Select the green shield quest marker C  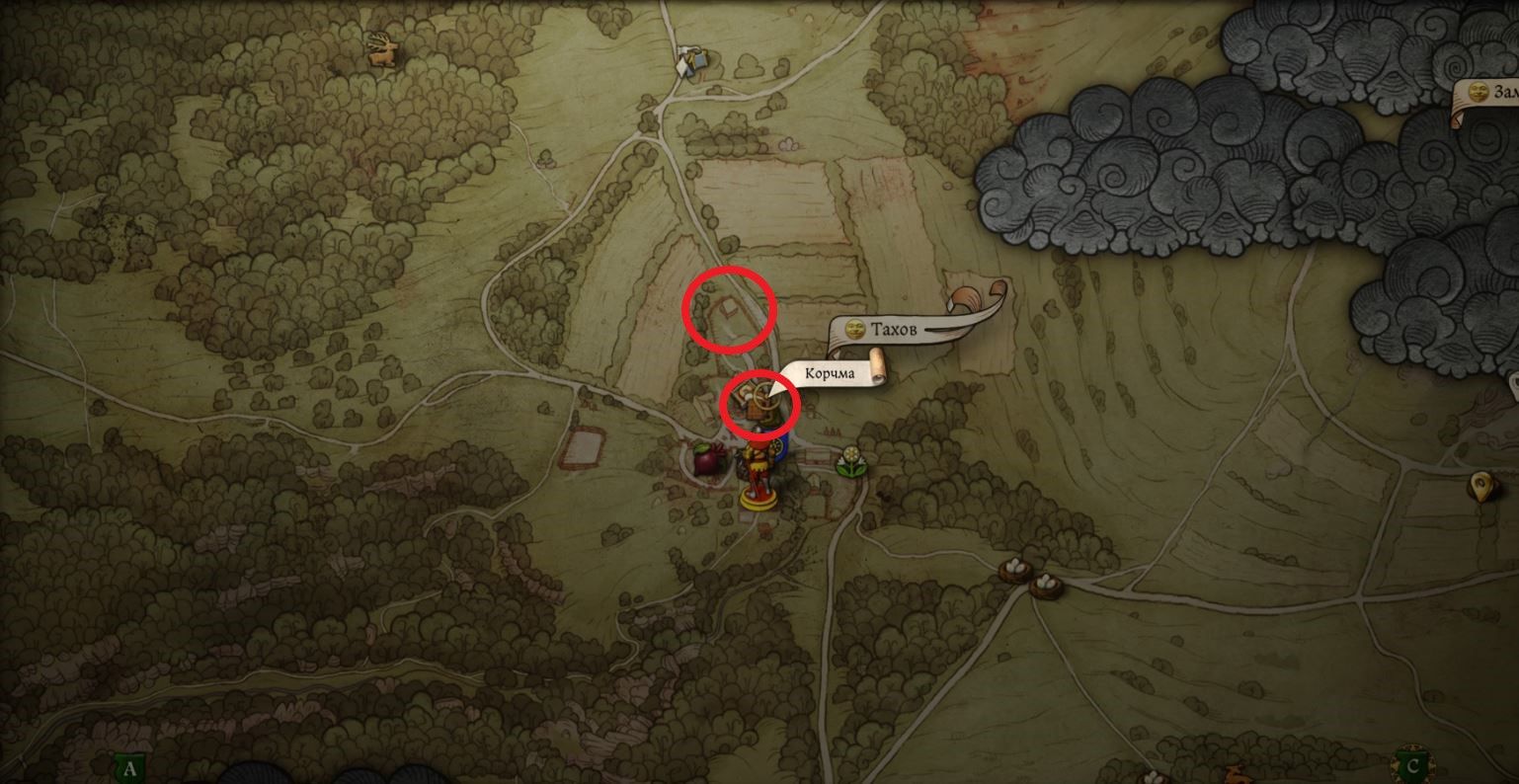click(x=1412, y=765)
